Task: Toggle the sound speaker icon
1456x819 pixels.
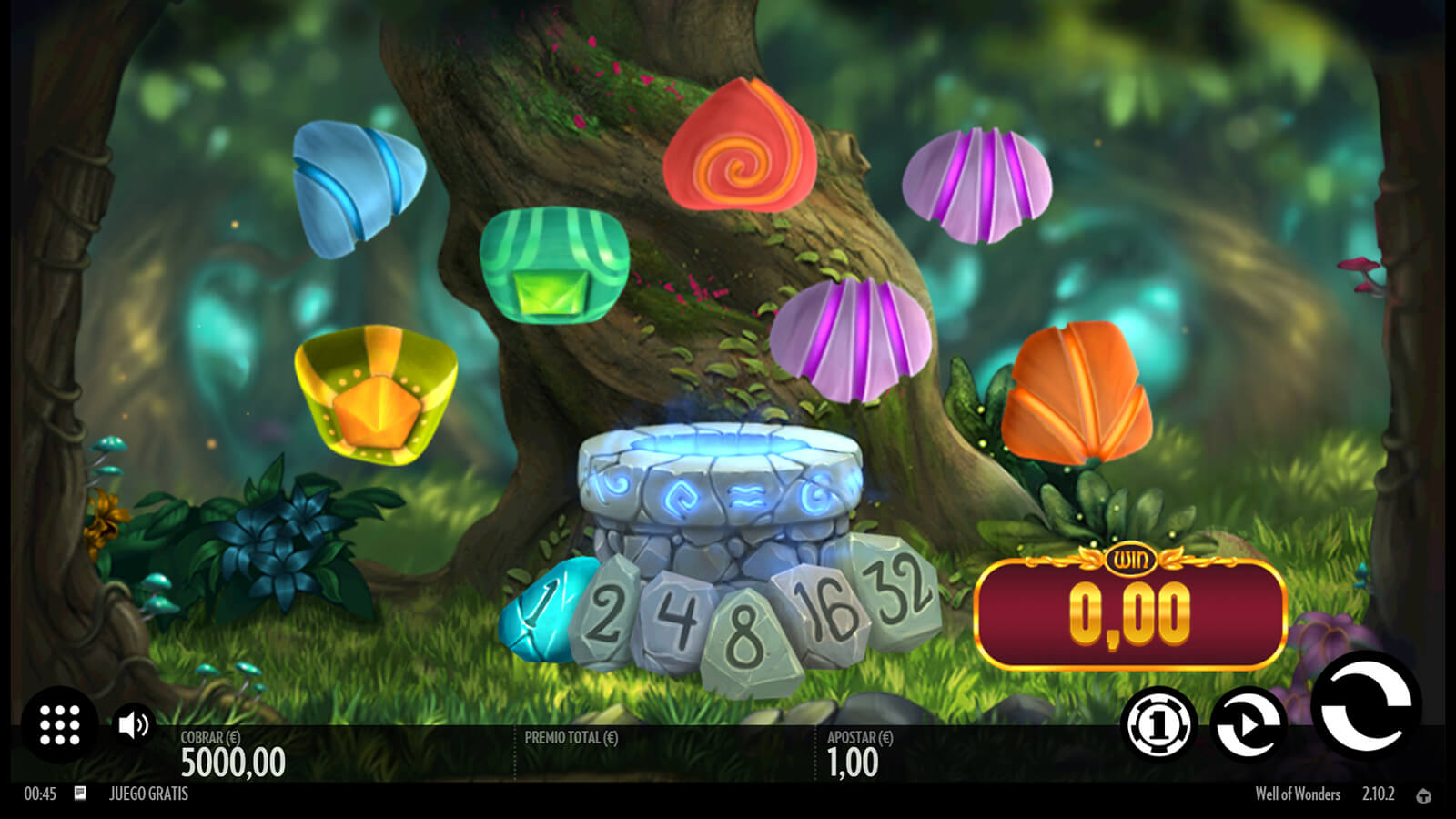Action: pyautogui.click(x=134, y=725)
